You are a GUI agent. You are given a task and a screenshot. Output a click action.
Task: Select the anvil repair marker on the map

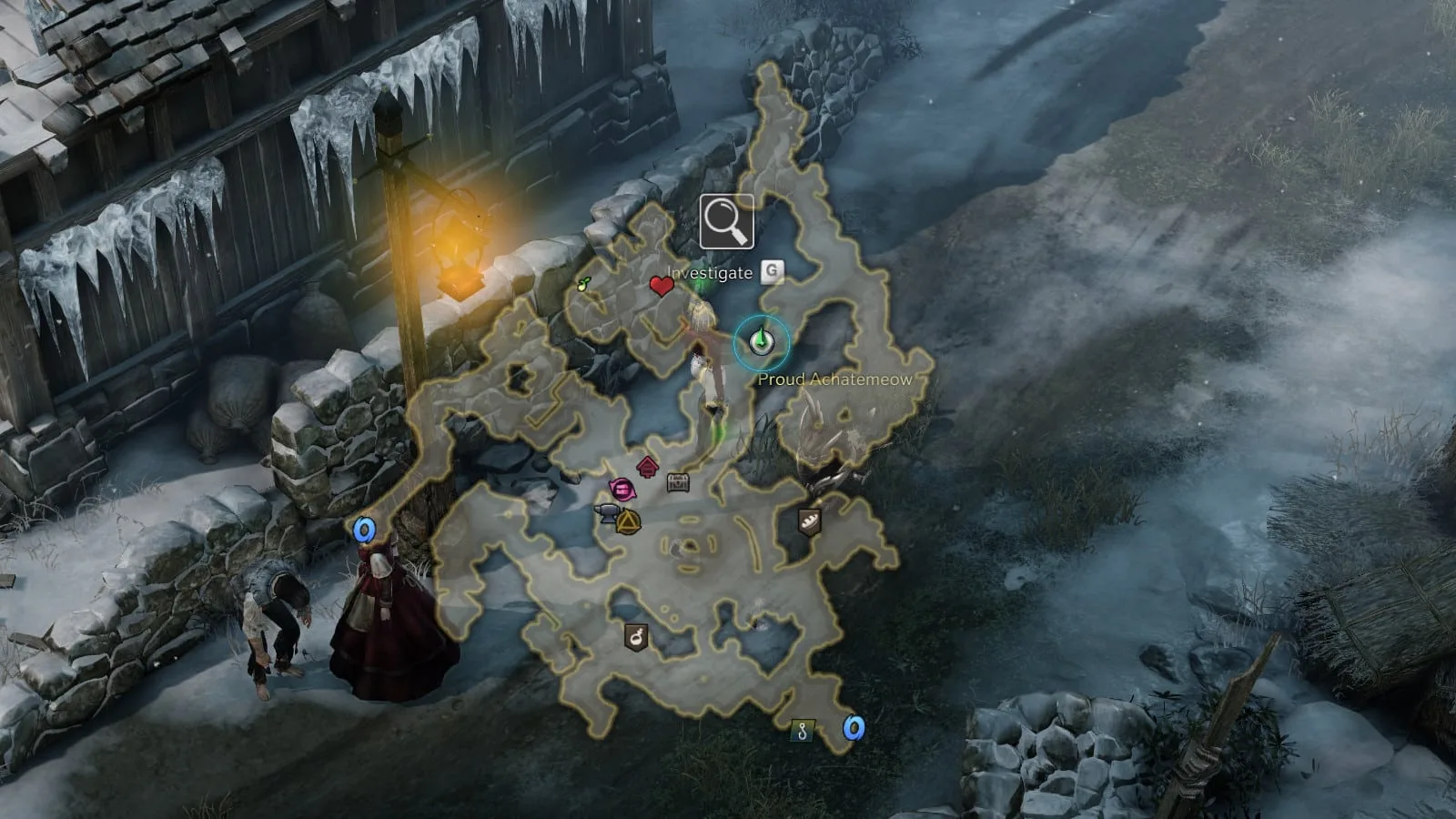tap(606, 514)
